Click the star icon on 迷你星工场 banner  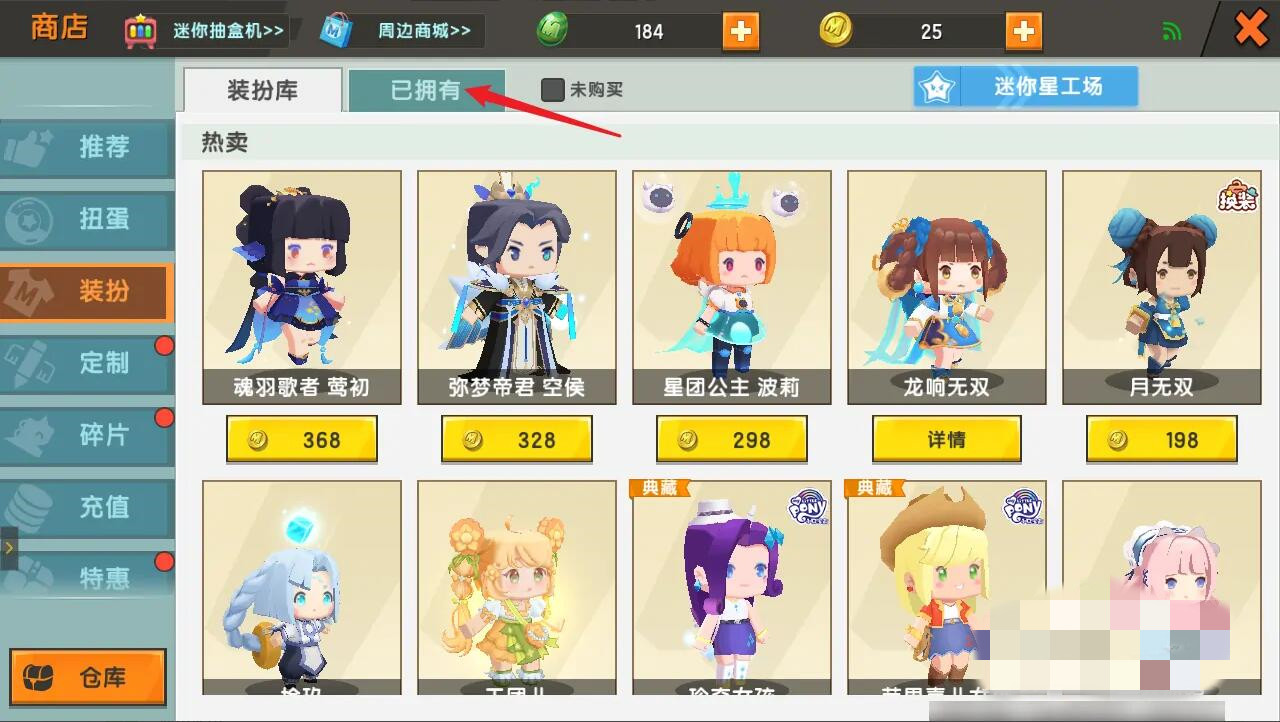(936, 86)
